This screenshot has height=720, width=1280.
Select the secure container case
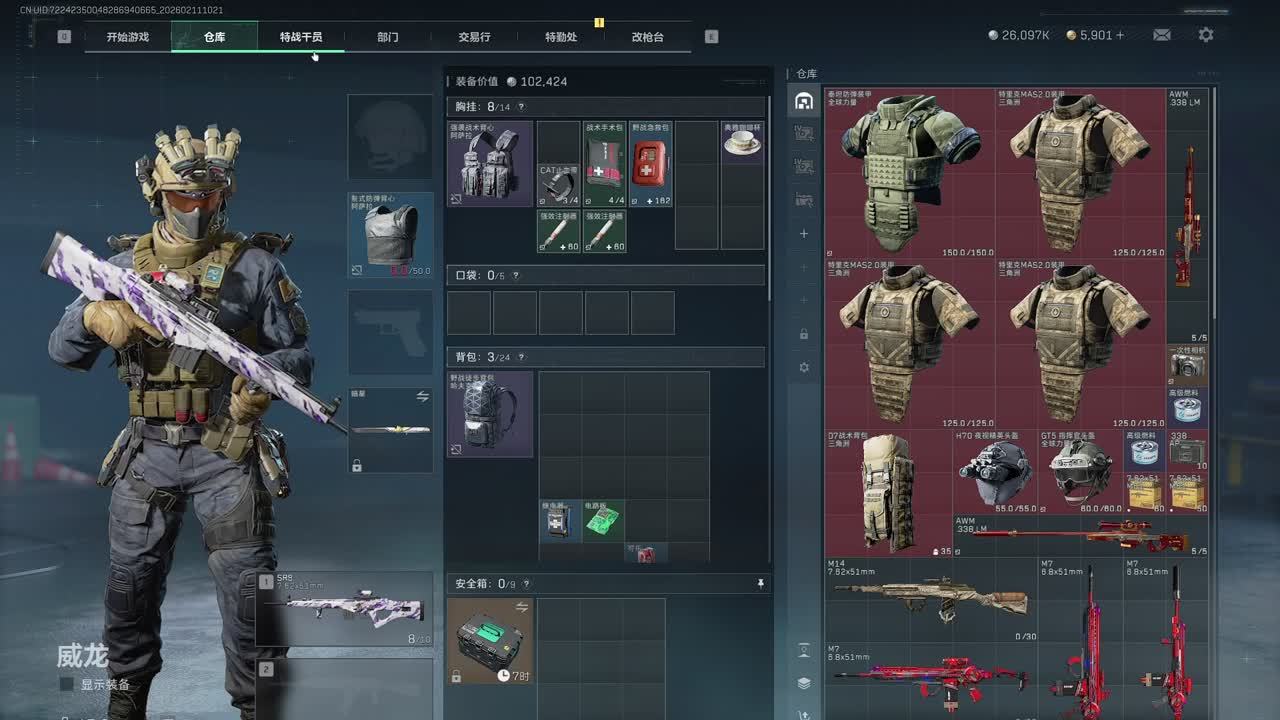[490, 640]
